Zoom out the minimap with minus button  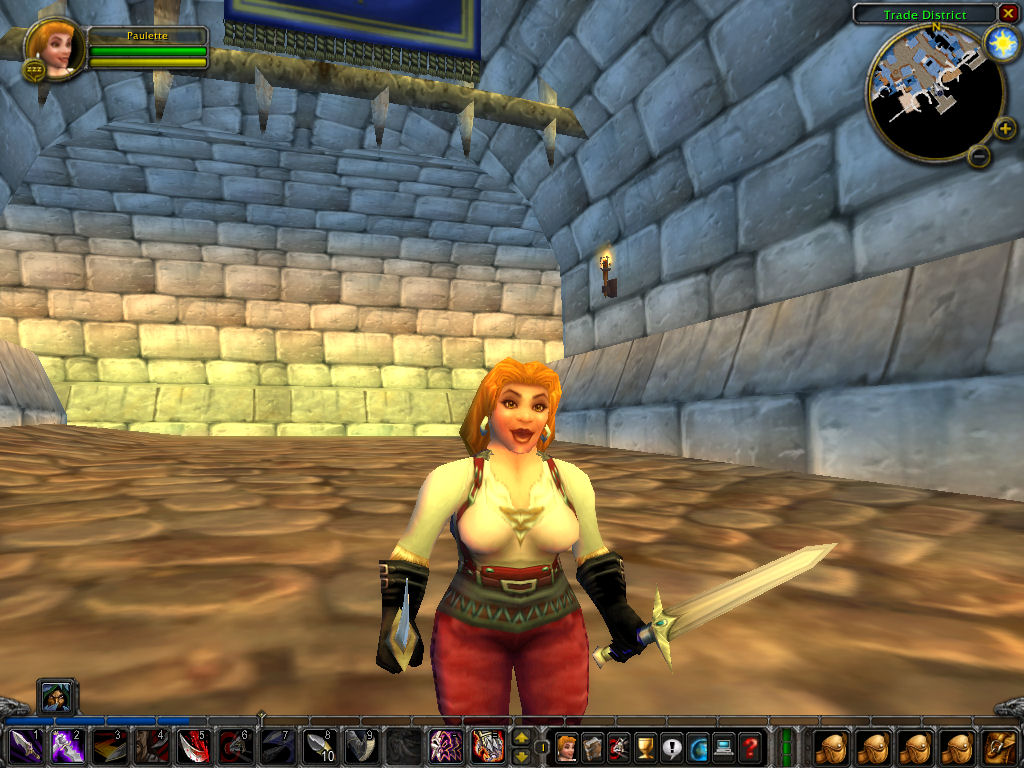coord(980,156)
